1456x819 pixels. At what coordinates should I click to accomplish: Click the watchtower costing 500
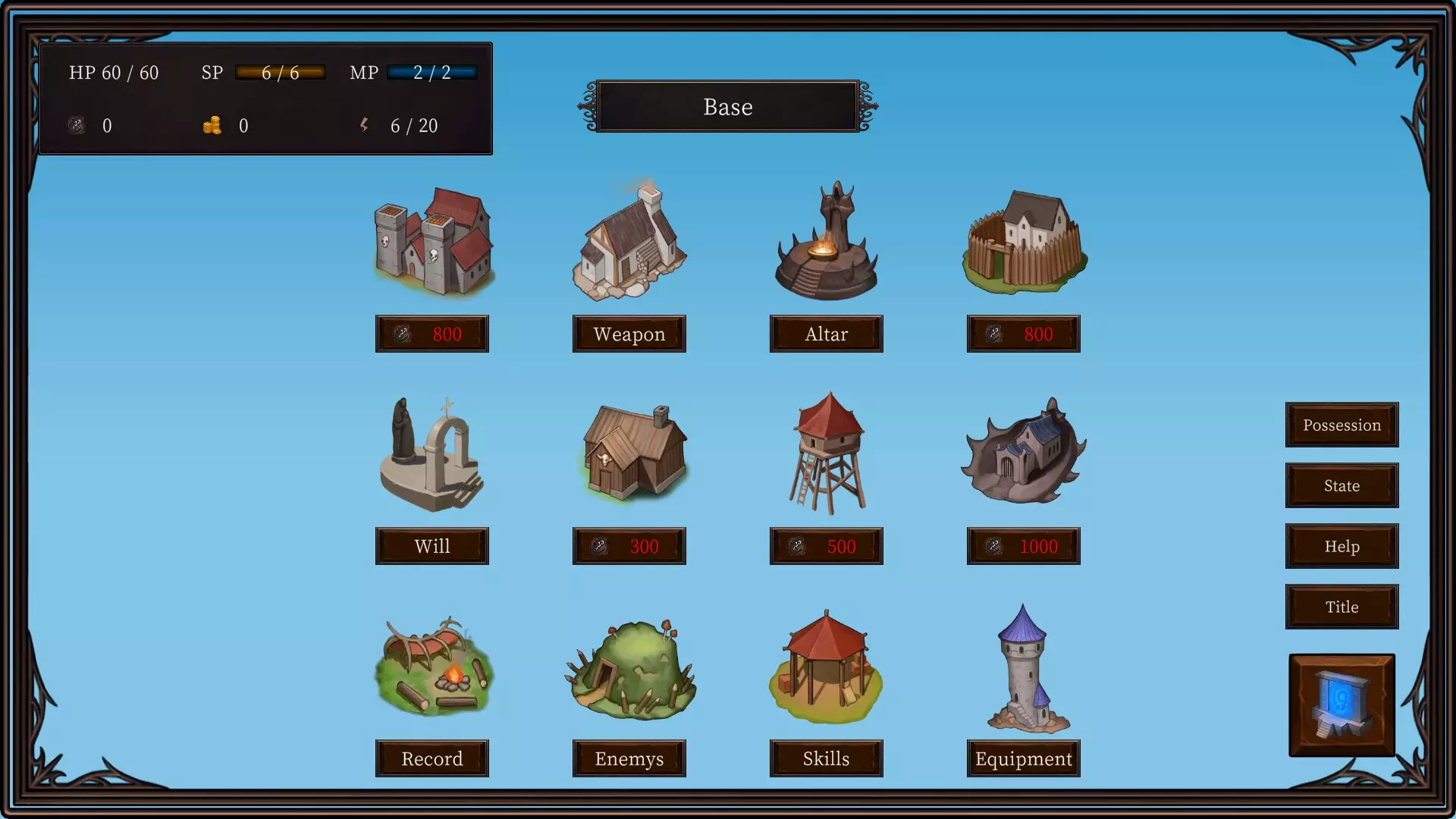pos(826,455)
